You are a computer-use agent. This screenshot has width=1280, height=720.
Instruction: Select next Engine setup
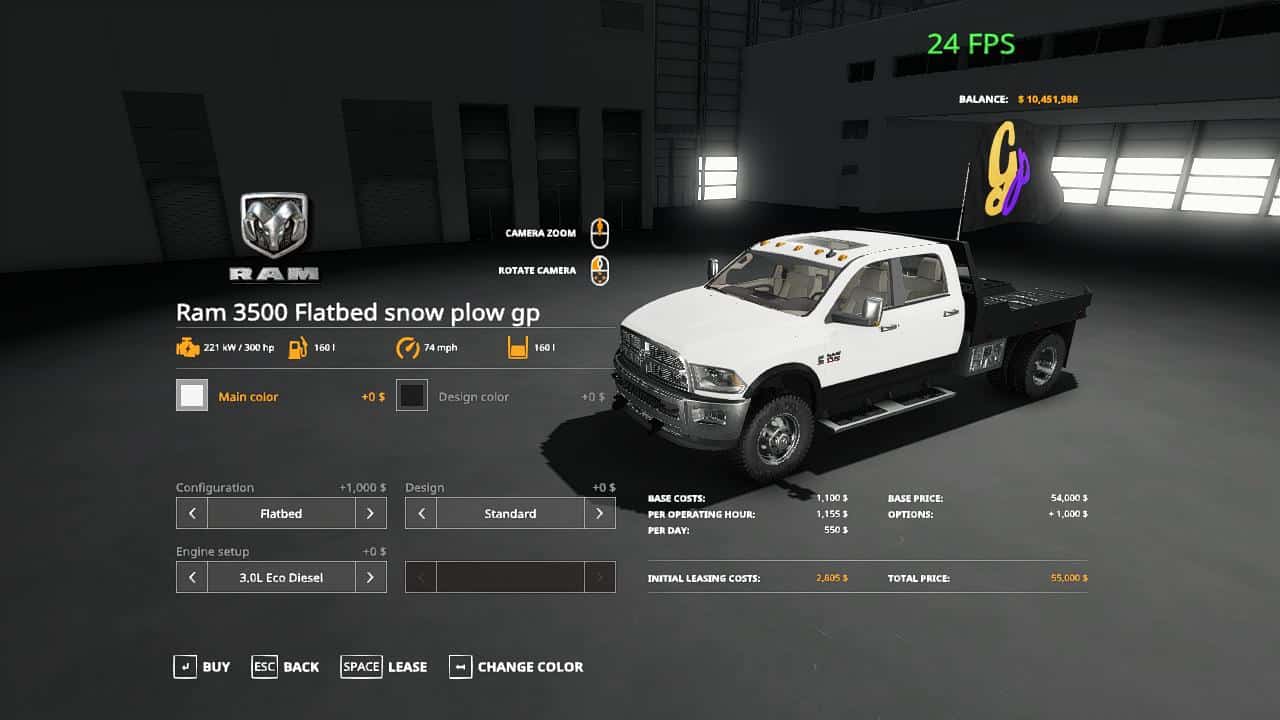pyautogui.click(x=370, y=577)
